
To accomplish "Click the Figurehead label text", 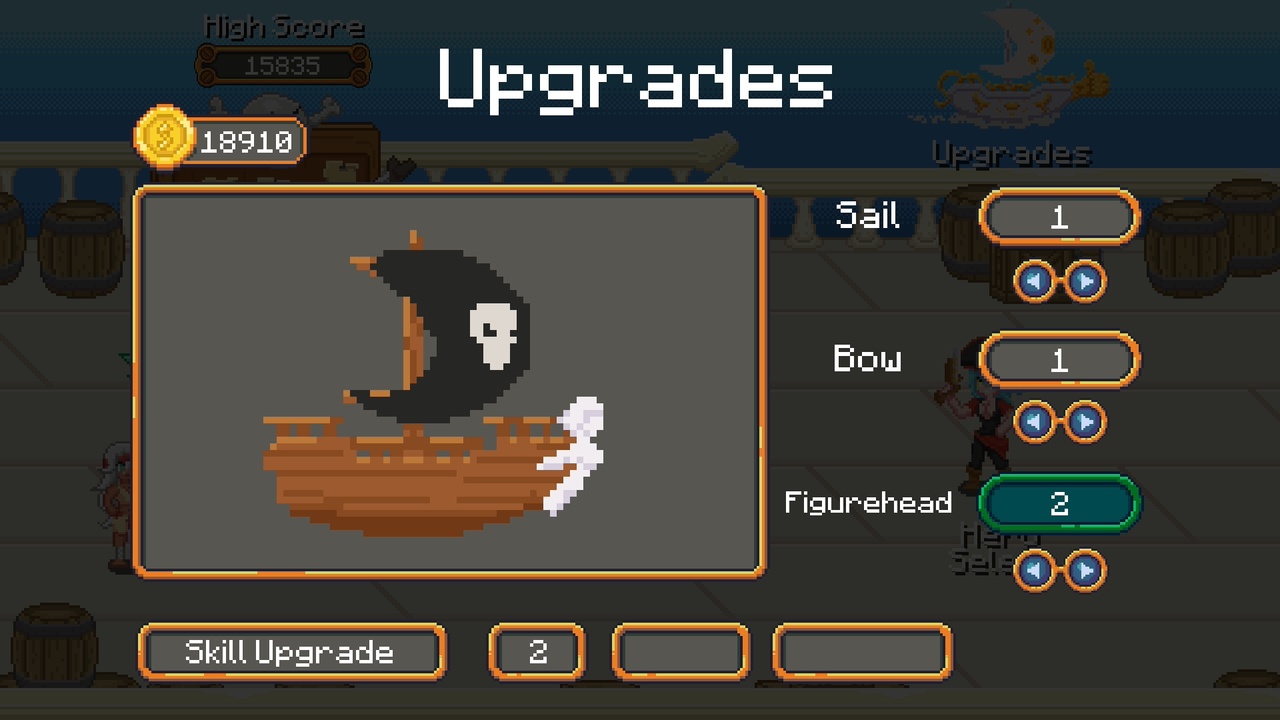I will coord(868,504).
